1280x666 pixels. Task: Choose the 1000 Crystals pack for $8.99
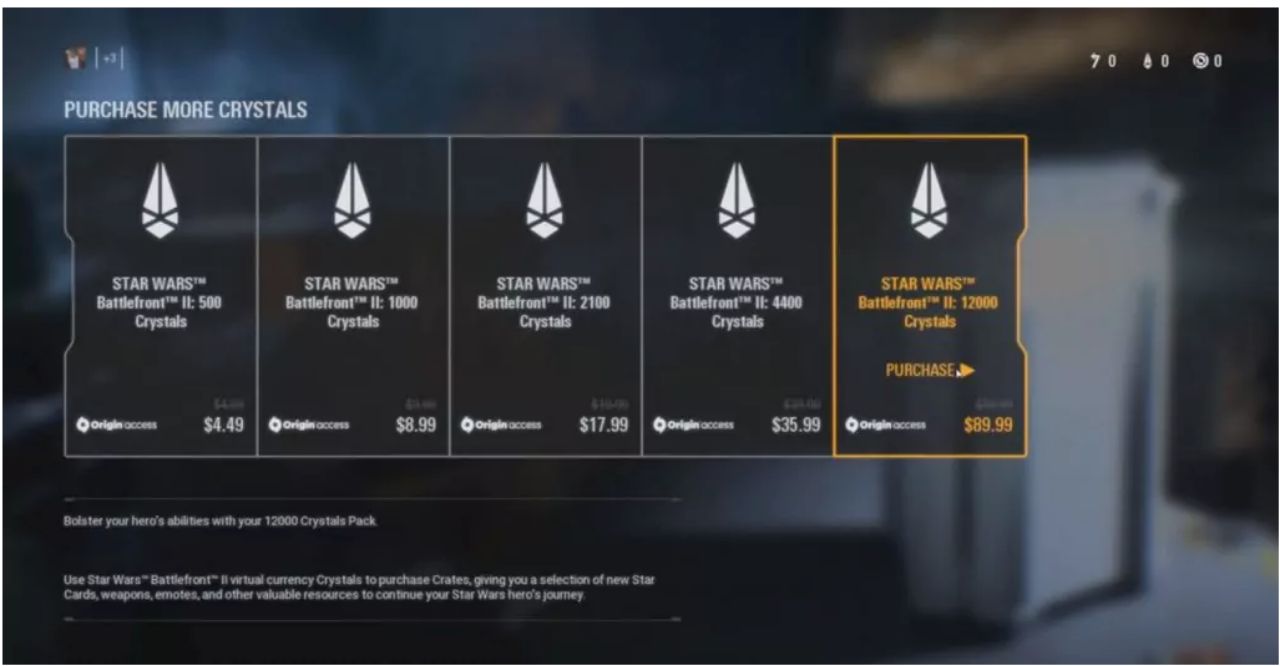(353, 296)
